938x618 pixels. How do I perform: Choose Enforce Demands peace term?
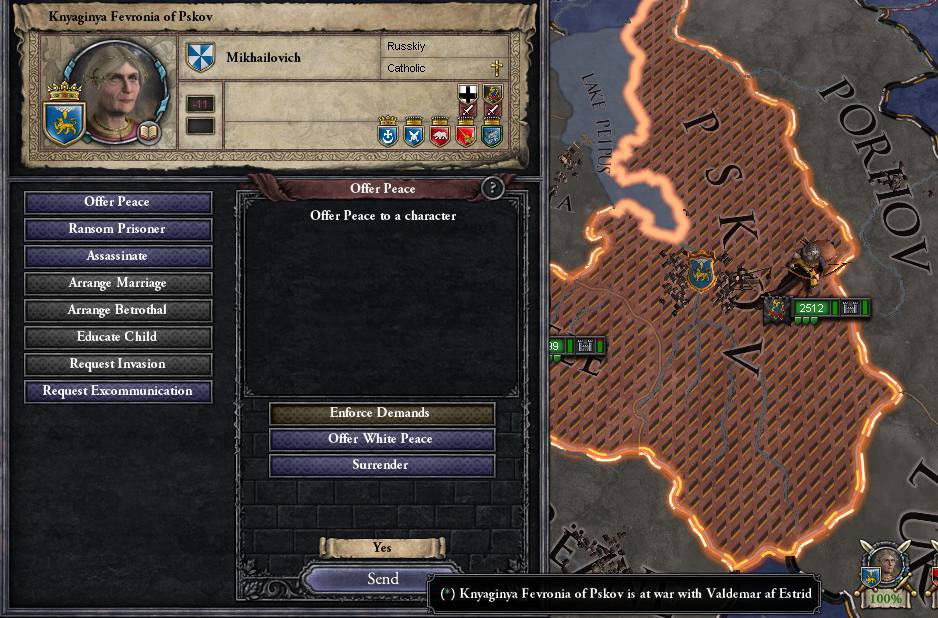pyautogui.click(x=382, y=413)
